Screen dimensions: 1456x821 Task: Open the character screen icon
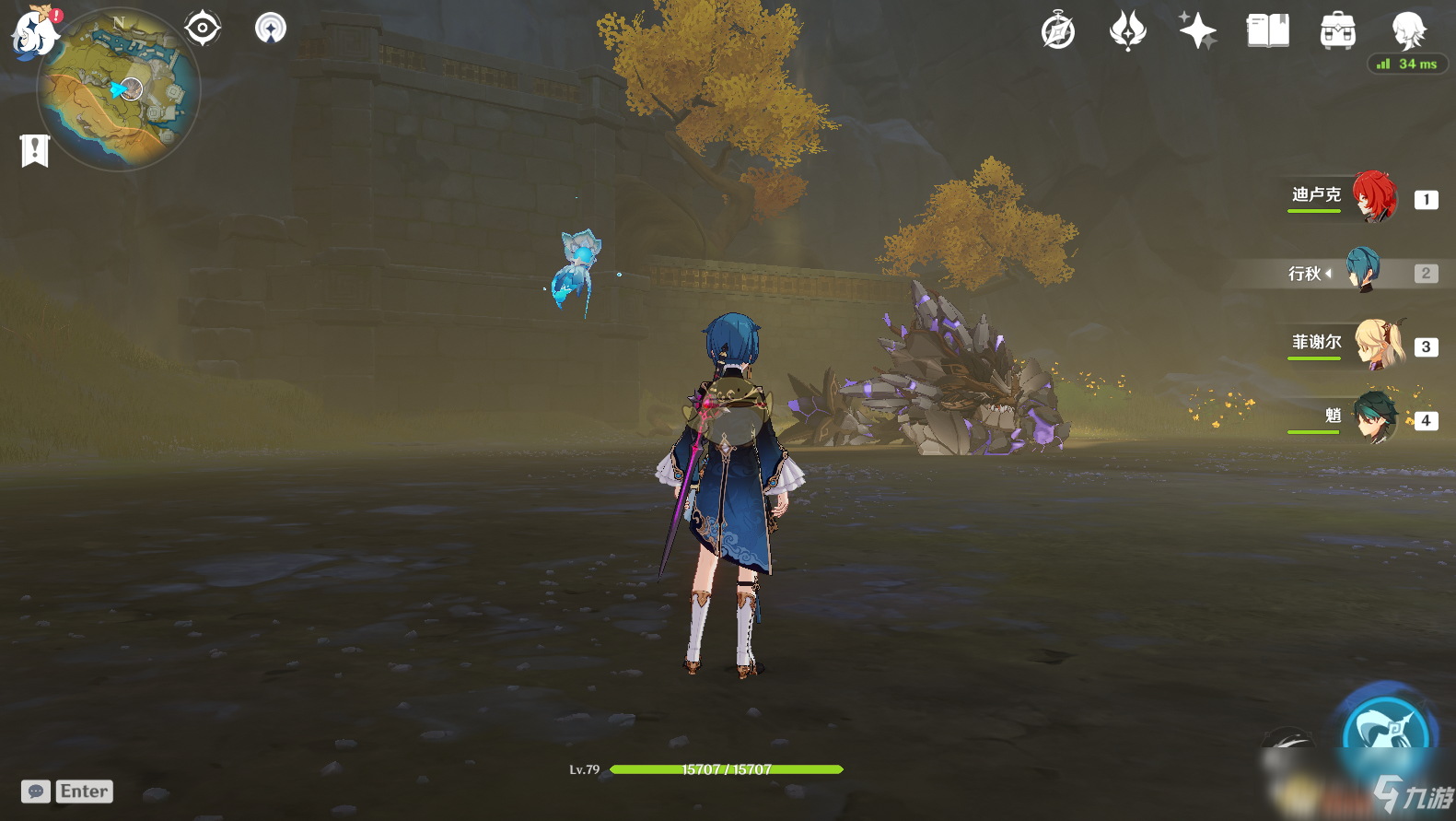point(1408,31)
